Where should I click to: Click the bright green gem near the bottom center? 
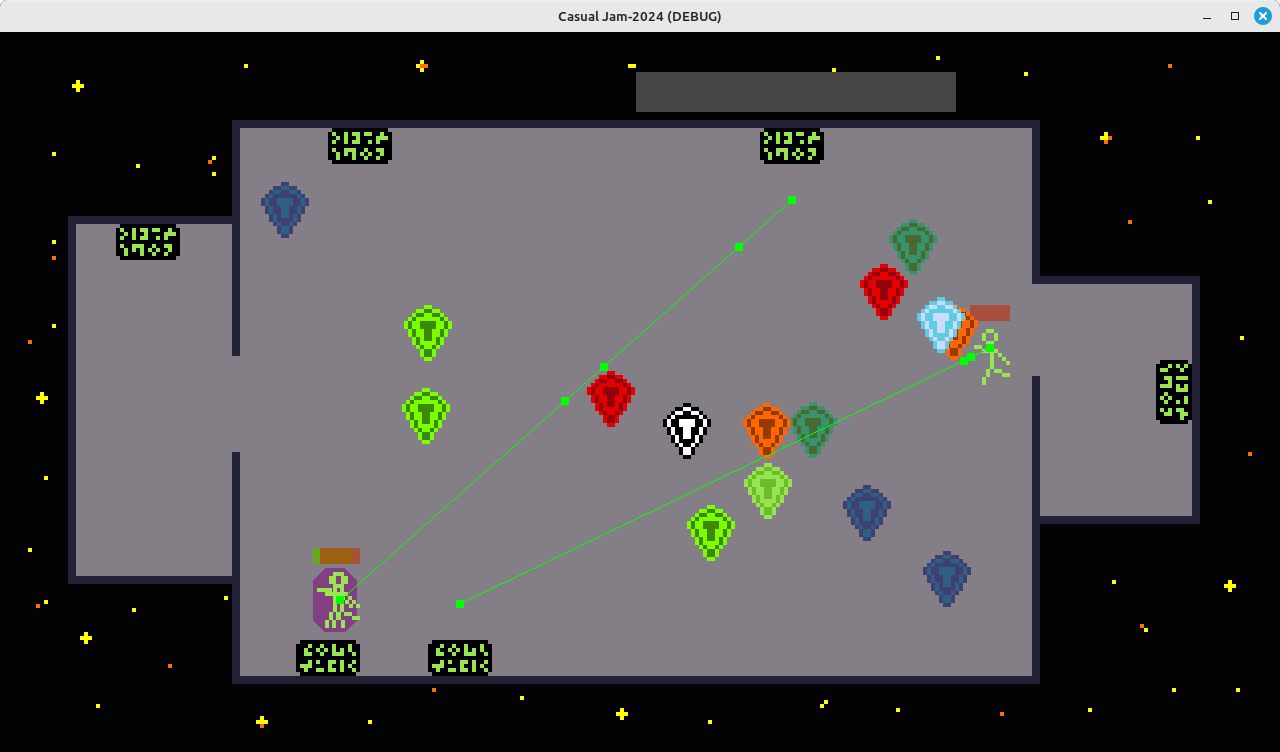pos(711,532)
